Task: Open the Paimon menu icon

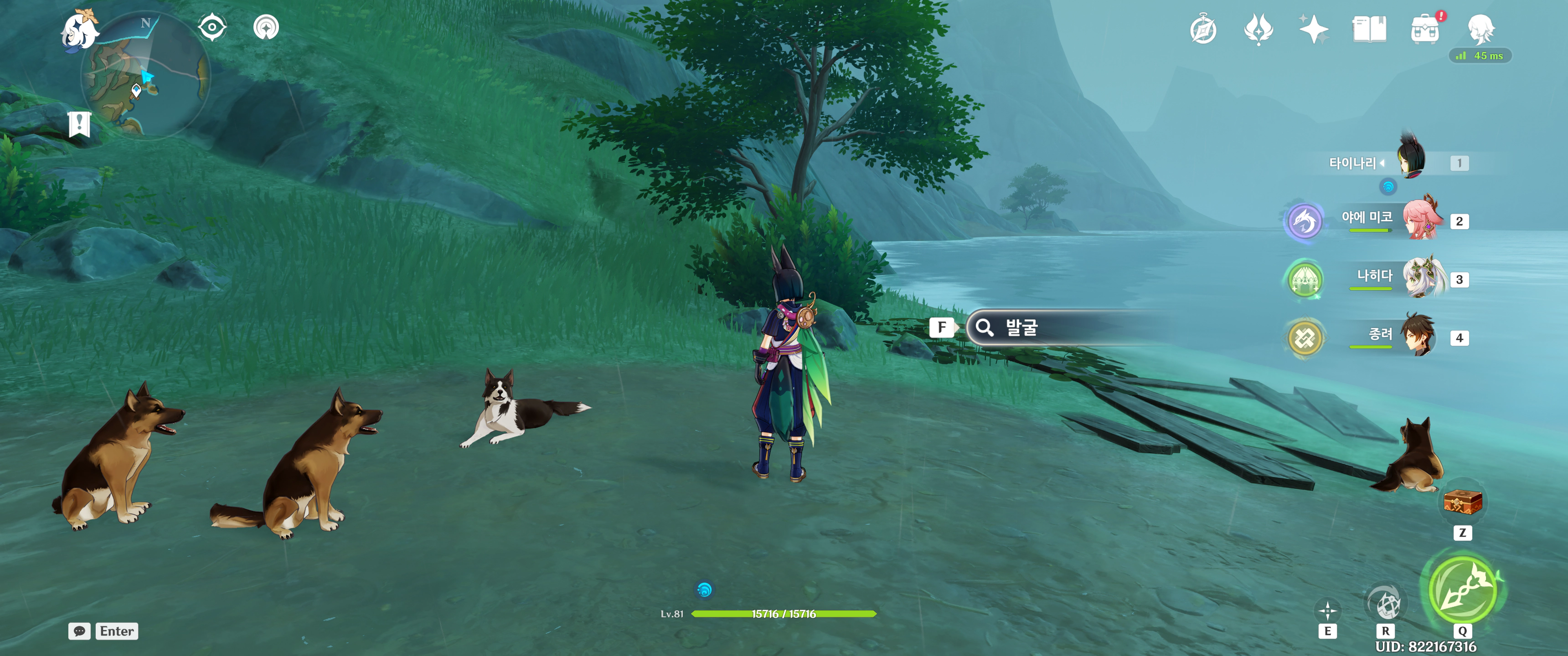Action: [x=80, y=30]
